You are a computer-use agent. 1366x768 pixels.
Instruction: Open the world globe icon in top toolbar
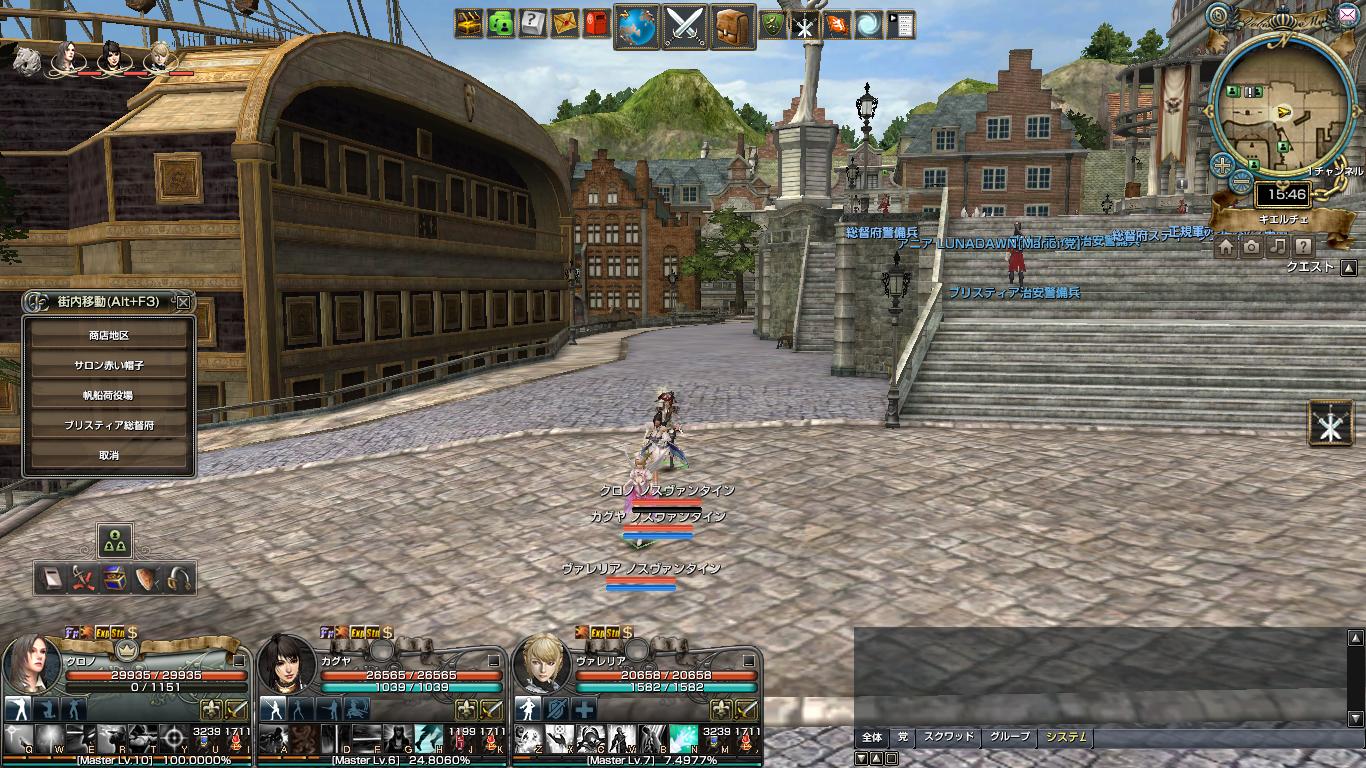click(x=636, y=26)
